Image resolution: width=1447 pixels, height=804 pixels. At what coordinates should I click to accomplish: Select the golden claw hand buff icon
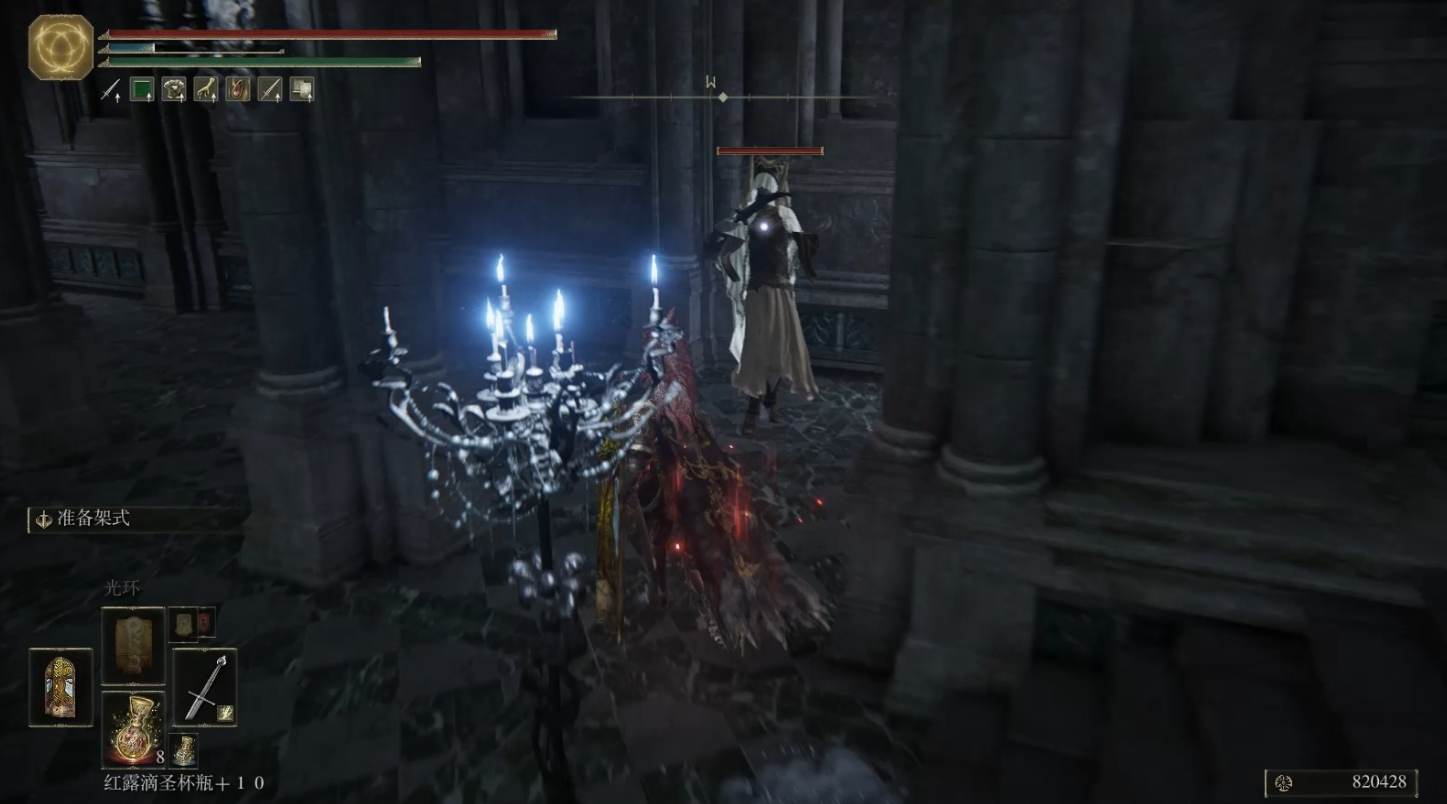206,90
